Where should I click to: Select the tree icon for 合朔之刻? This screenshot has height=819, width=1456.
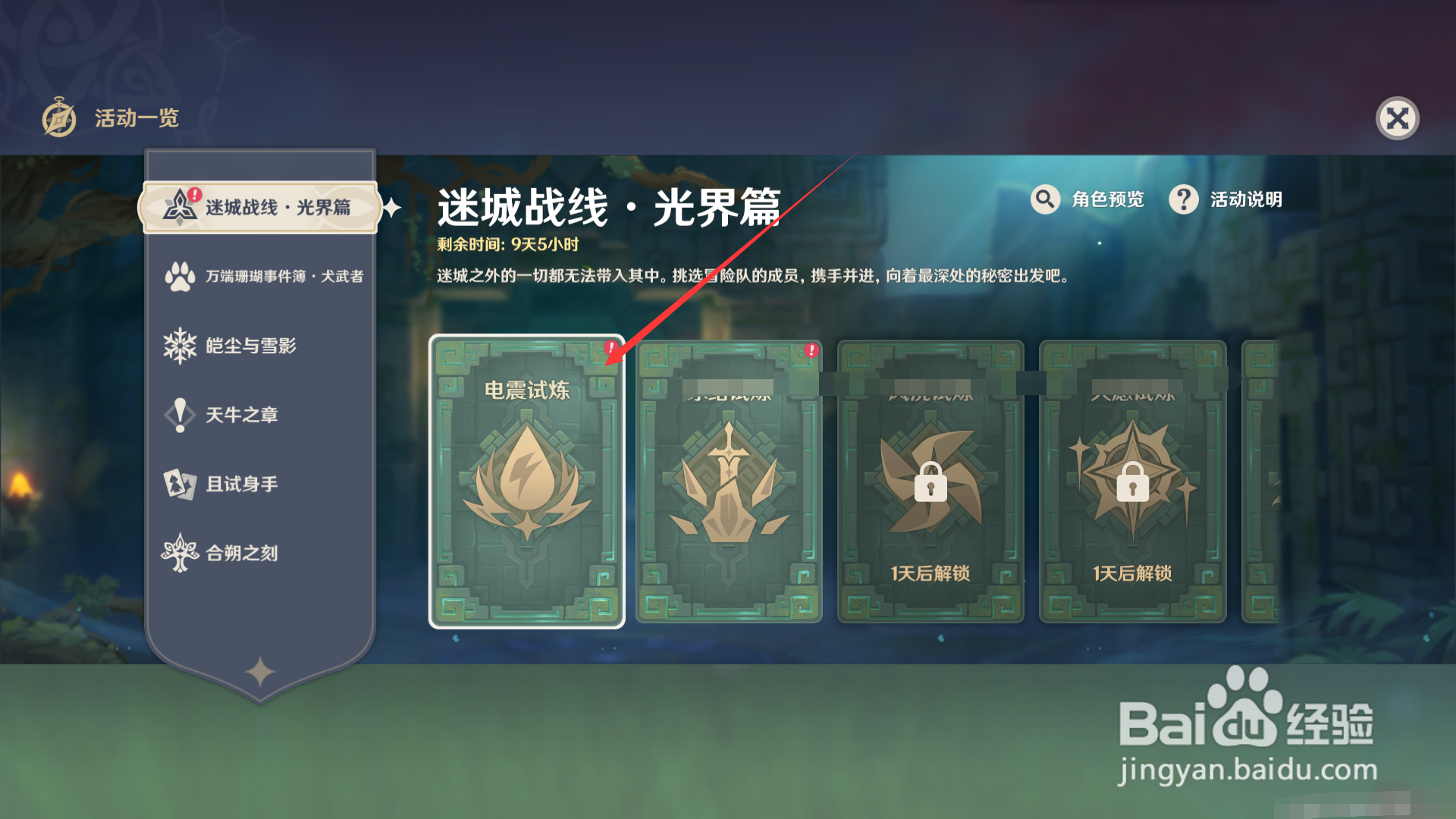pyautogui.click(x=180, y=553)
